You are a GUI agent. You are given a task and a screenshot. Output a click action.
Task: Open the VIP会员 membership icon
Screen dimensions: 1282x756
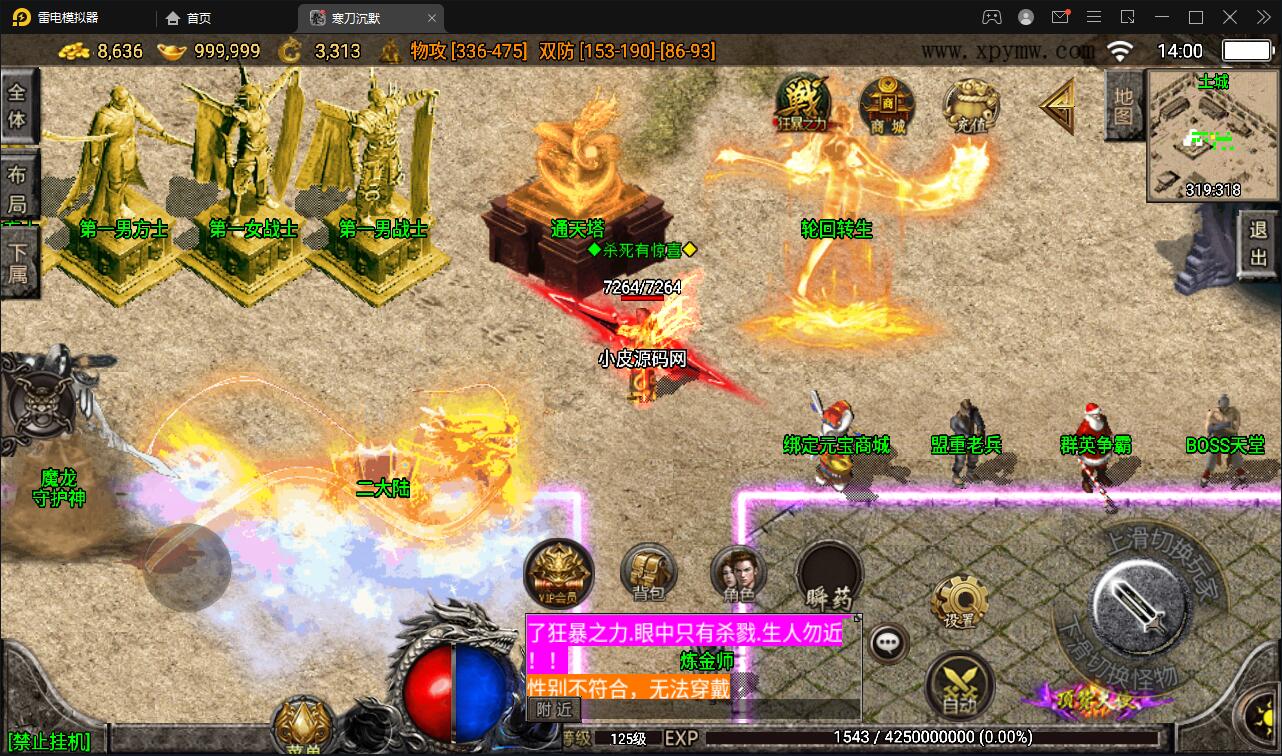557,573
